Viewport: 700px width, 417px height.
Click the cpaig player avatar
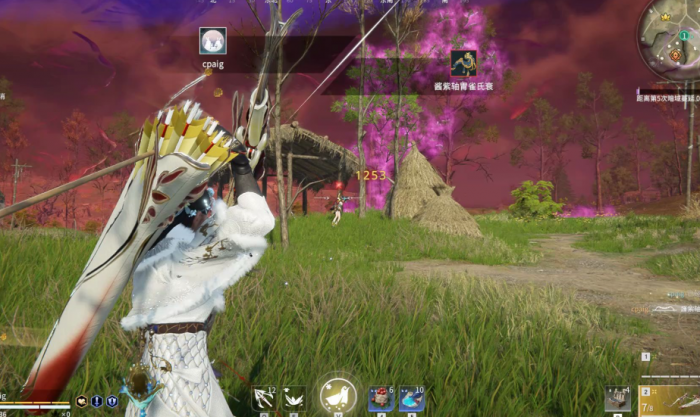point(212,41)
